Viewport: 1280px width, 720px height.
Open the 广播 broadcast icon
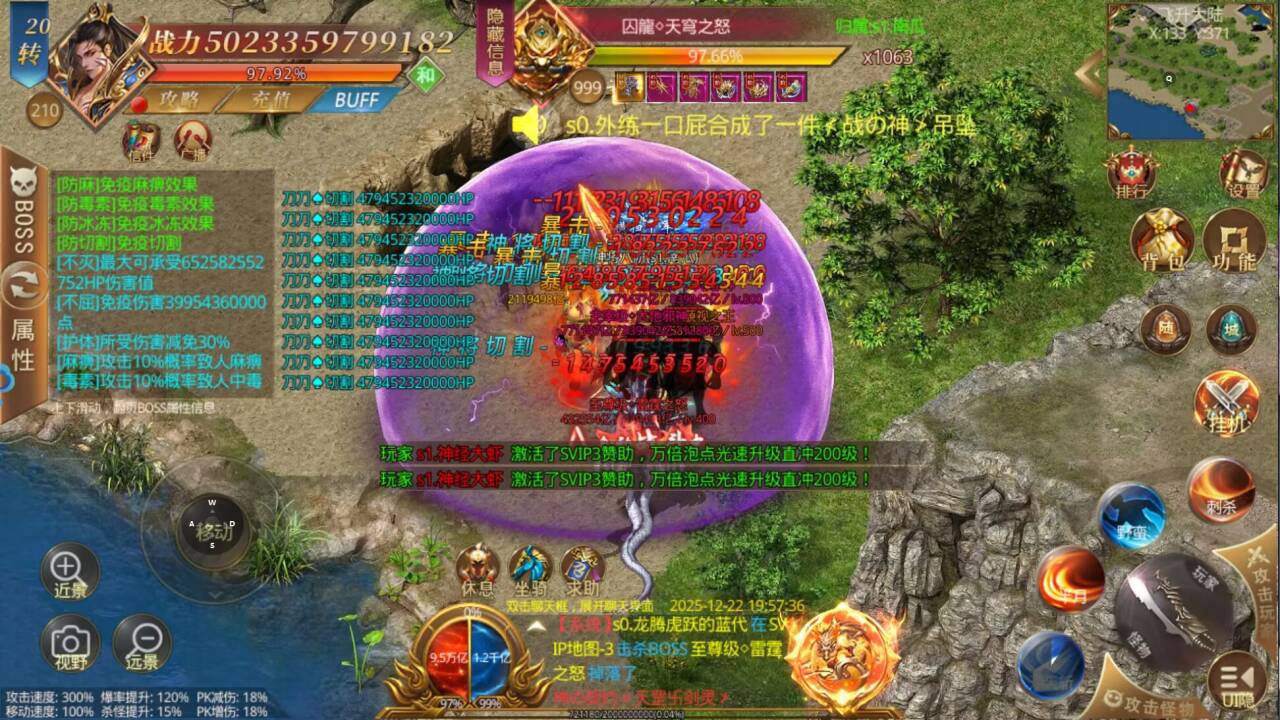pyautogui.click(x=193, y=141)
